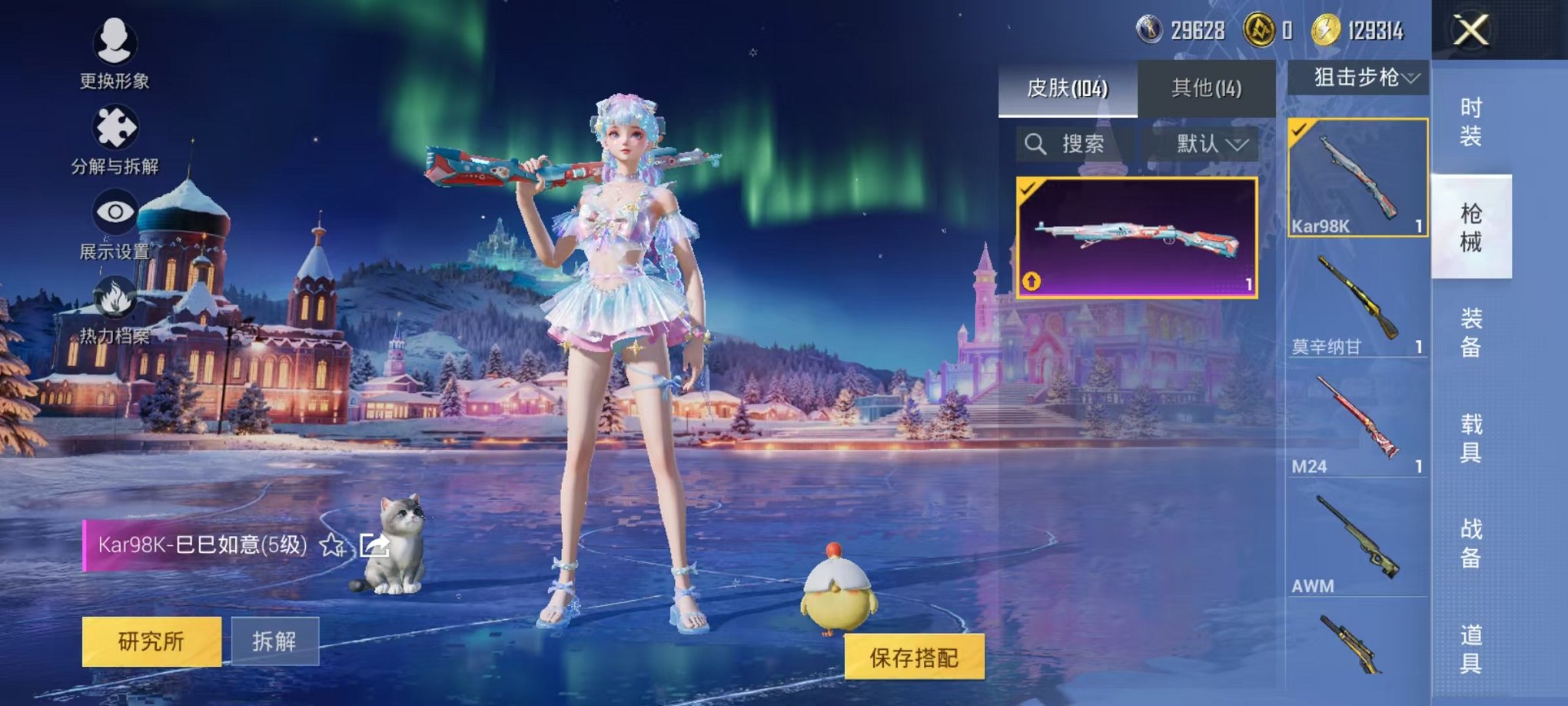Viewport: 1568px width, 706px height.
Task: Open 展示设置 display settings eye icon
Action: 114,213
